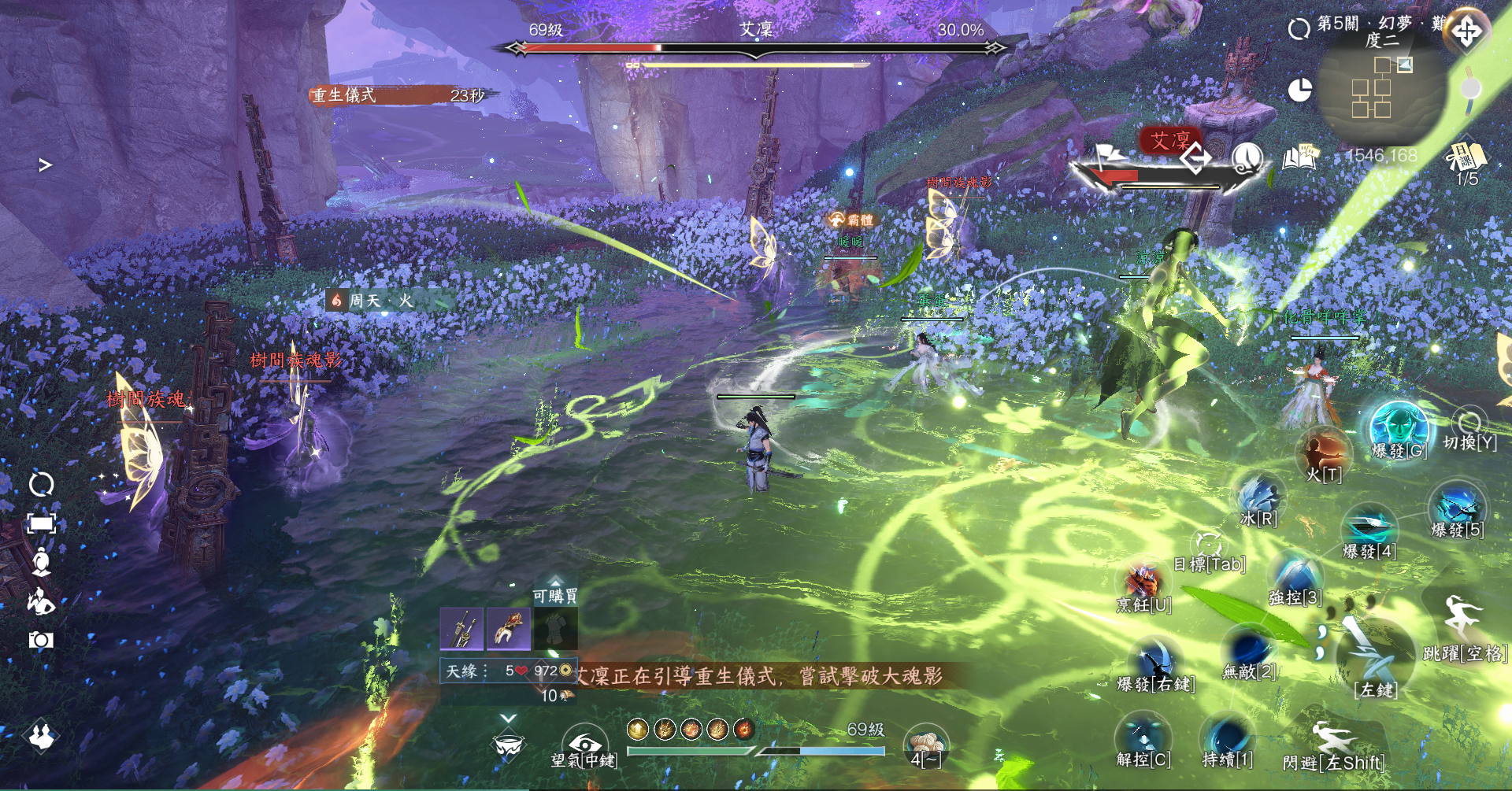Expand the left side panel arrow
The height and width of the screenshot is (791, 1512).
46,165
